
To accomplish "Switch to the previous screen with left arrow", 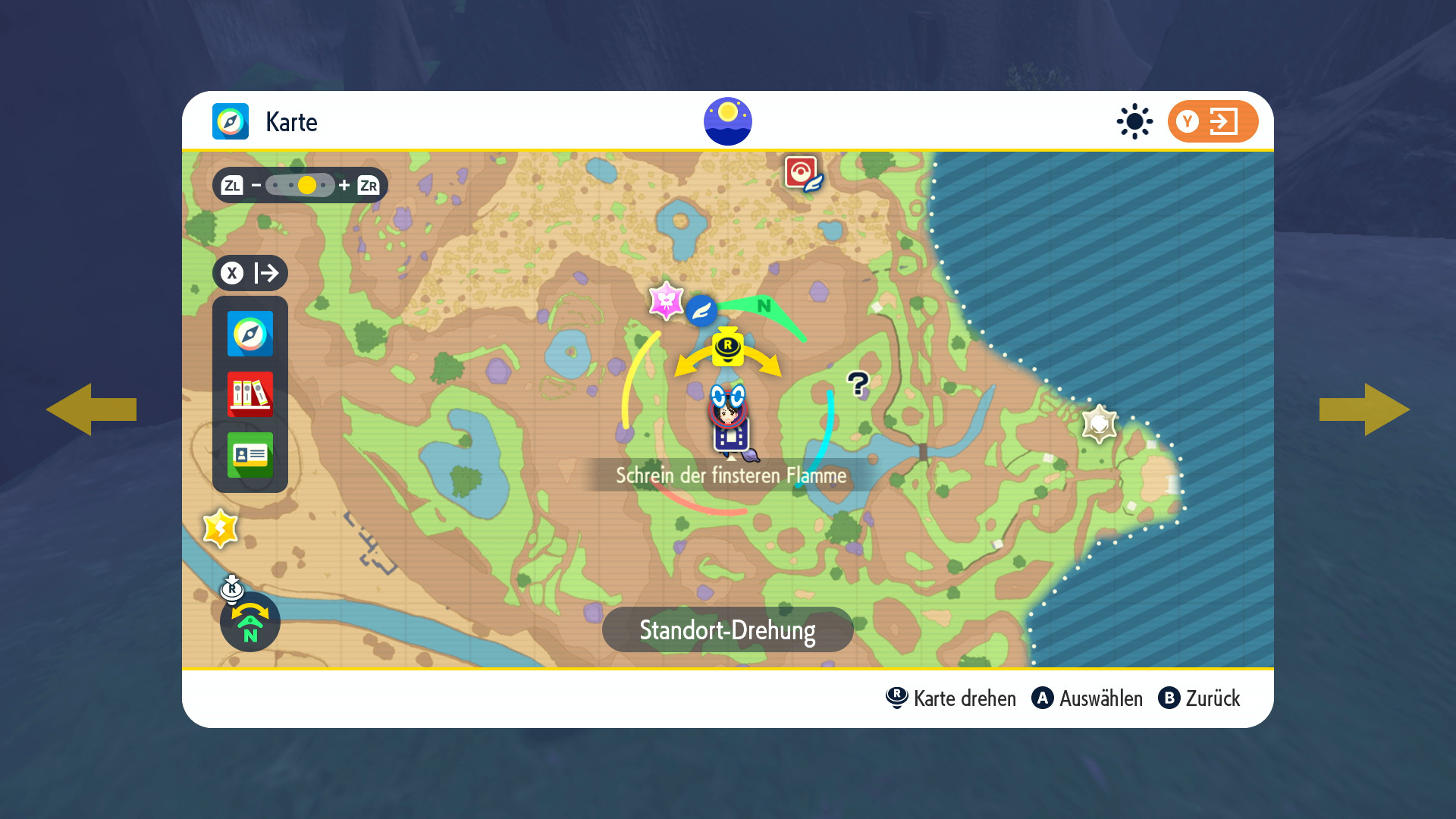I will point(91,409).
